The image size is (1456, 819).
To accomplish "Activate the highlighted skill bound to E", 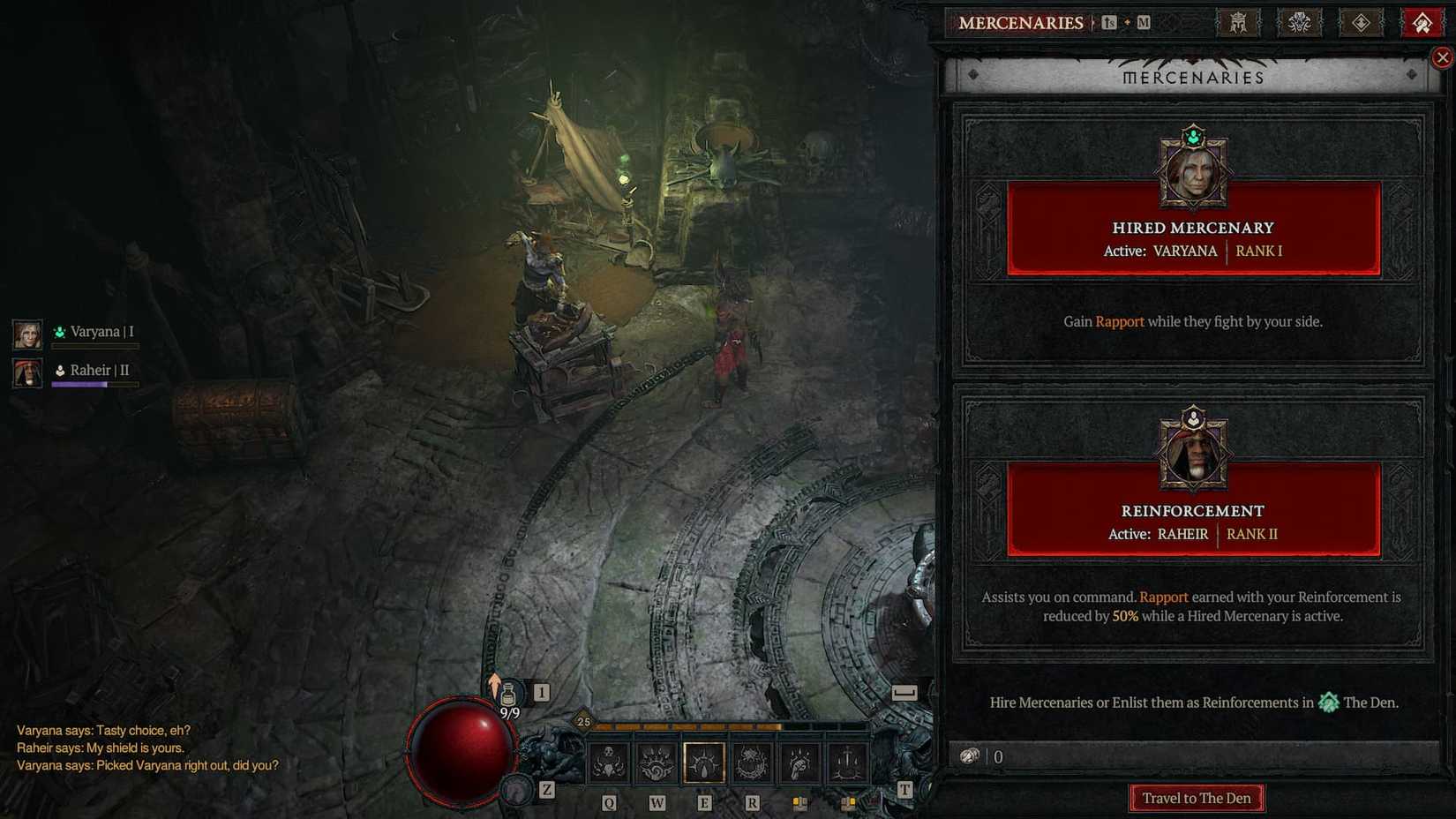I will pyautogui.click(x=704, y=761).
